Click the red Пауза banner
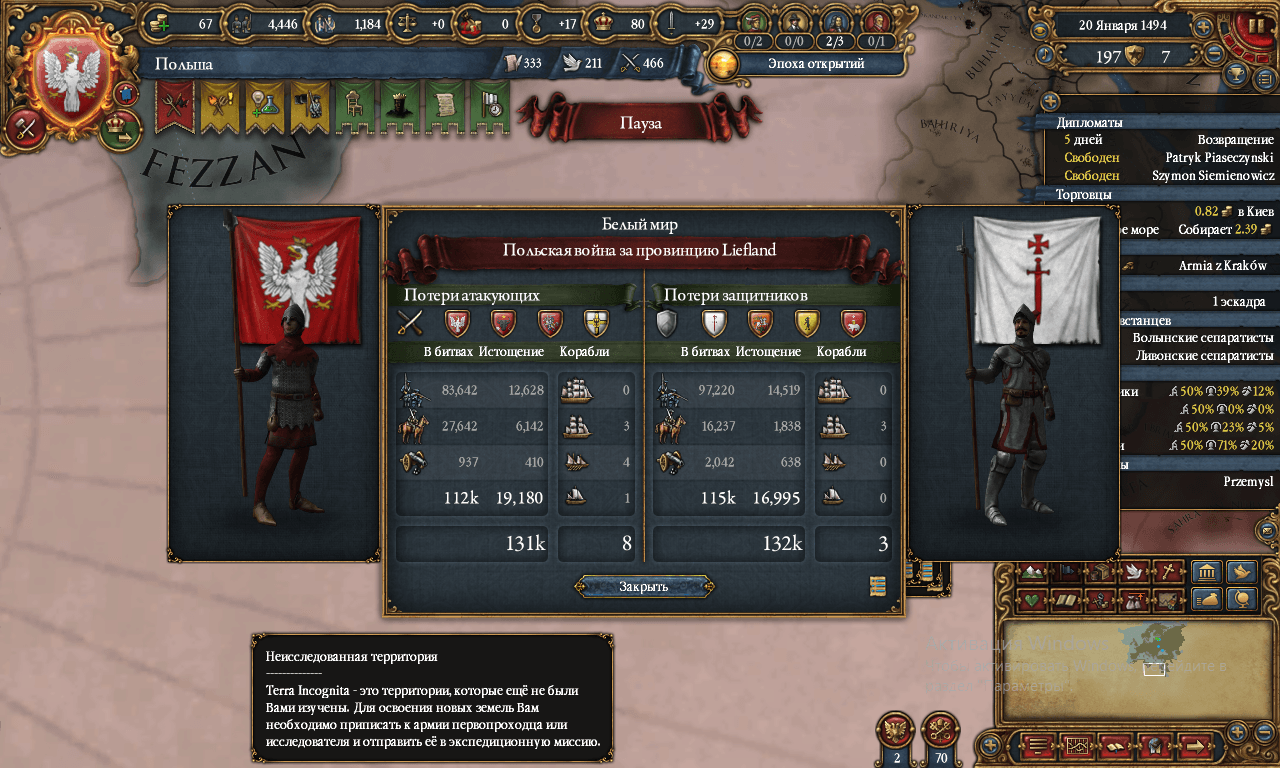Viewport: 1280px width, 768px height. point(640,124)
